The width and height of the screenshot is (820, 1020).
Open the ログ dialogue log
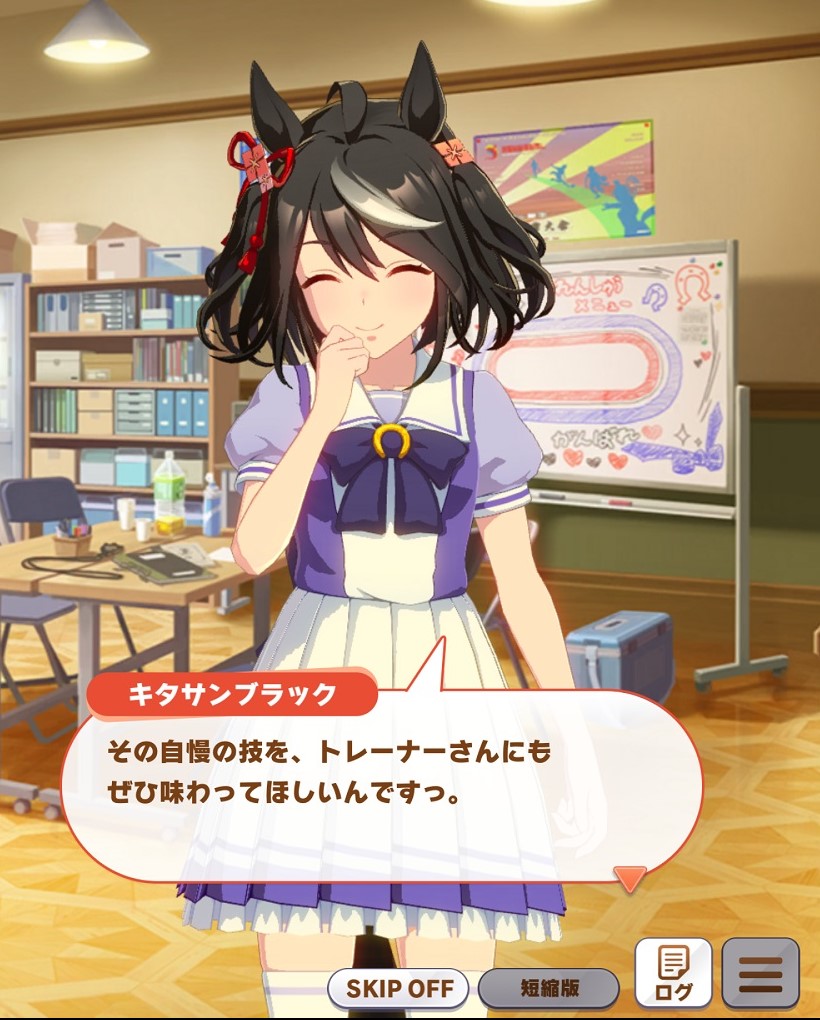tap(673, 973)
